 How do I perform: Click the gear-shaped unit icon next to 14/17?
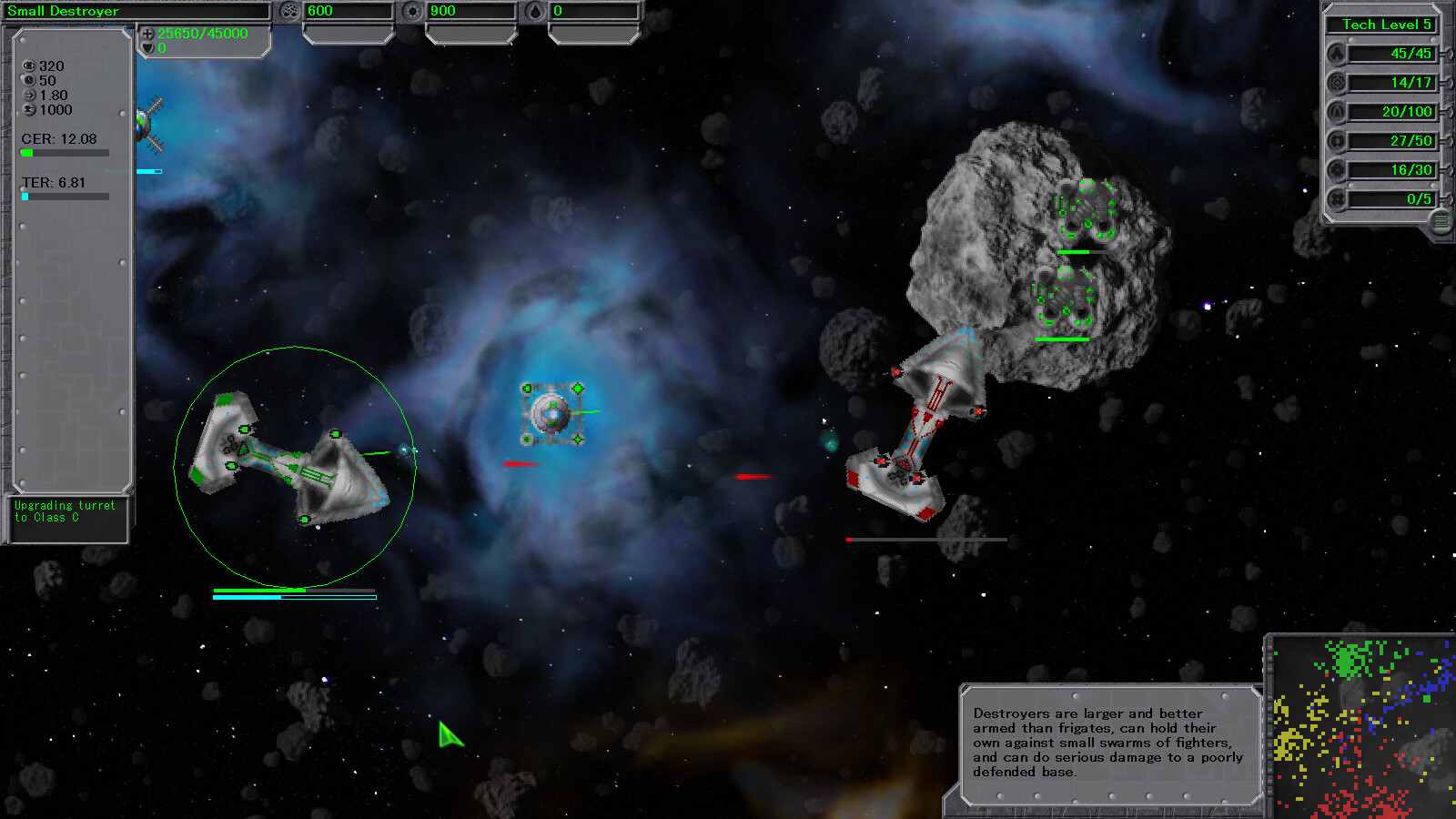point(1334,83)
